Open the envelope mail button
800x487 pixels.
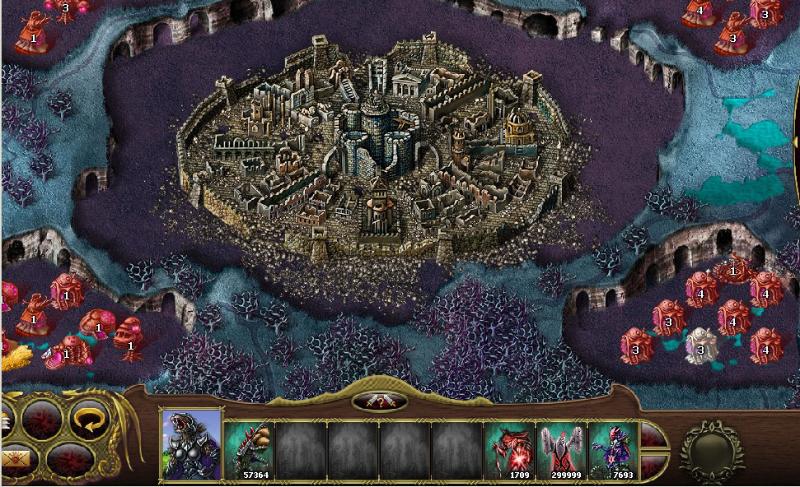(16, 461)
